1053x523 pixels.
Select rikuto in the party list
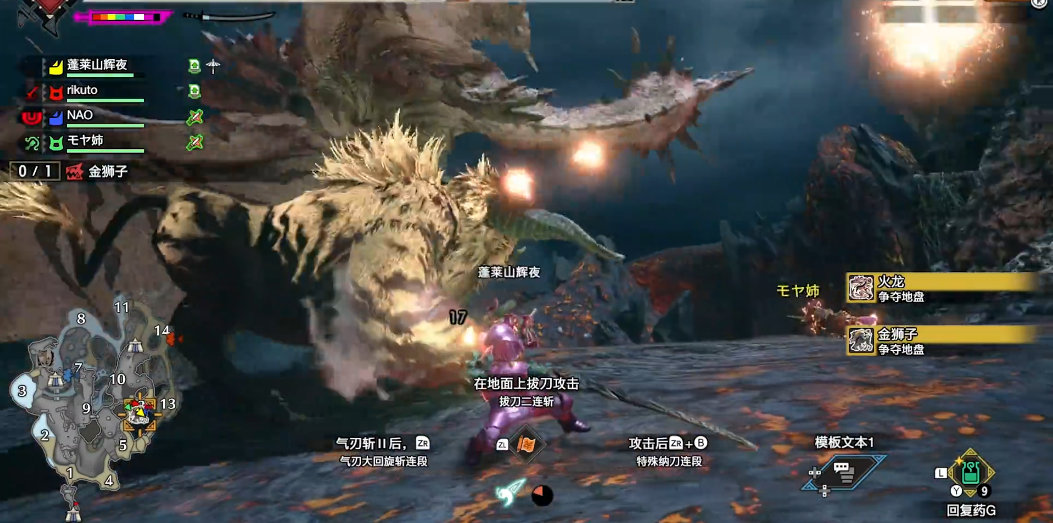point(82,91)
